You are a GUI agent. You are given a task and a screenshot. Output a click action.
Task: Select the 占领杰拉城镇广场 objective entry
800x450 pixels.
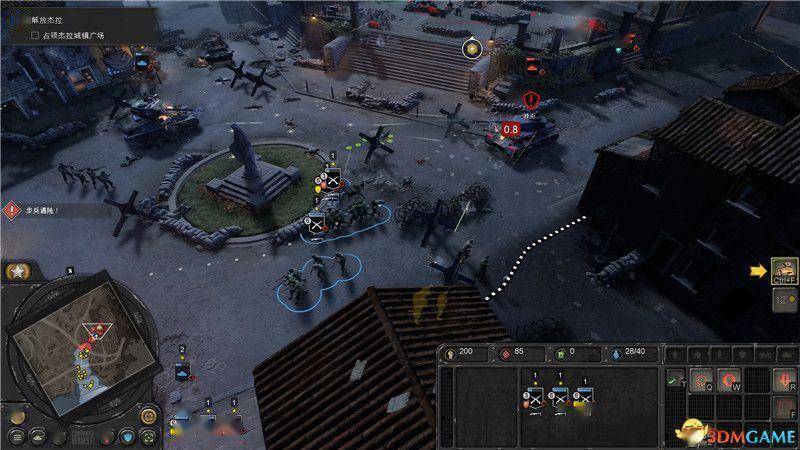tap(68, 35)
